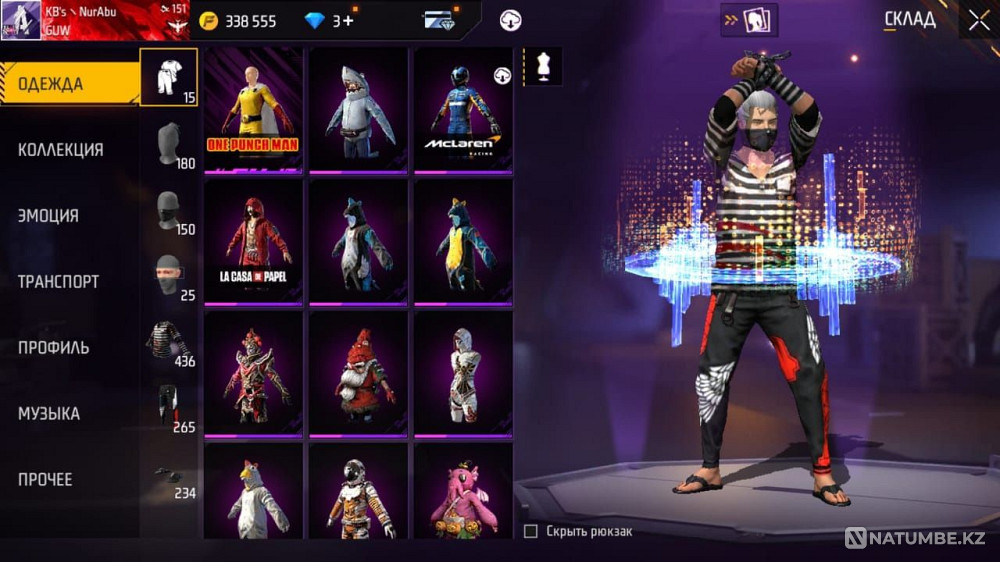Click the download cloud icon in top bar
Image resolution: width=1000 pixels, height=562 pixels.
[511, 20]
